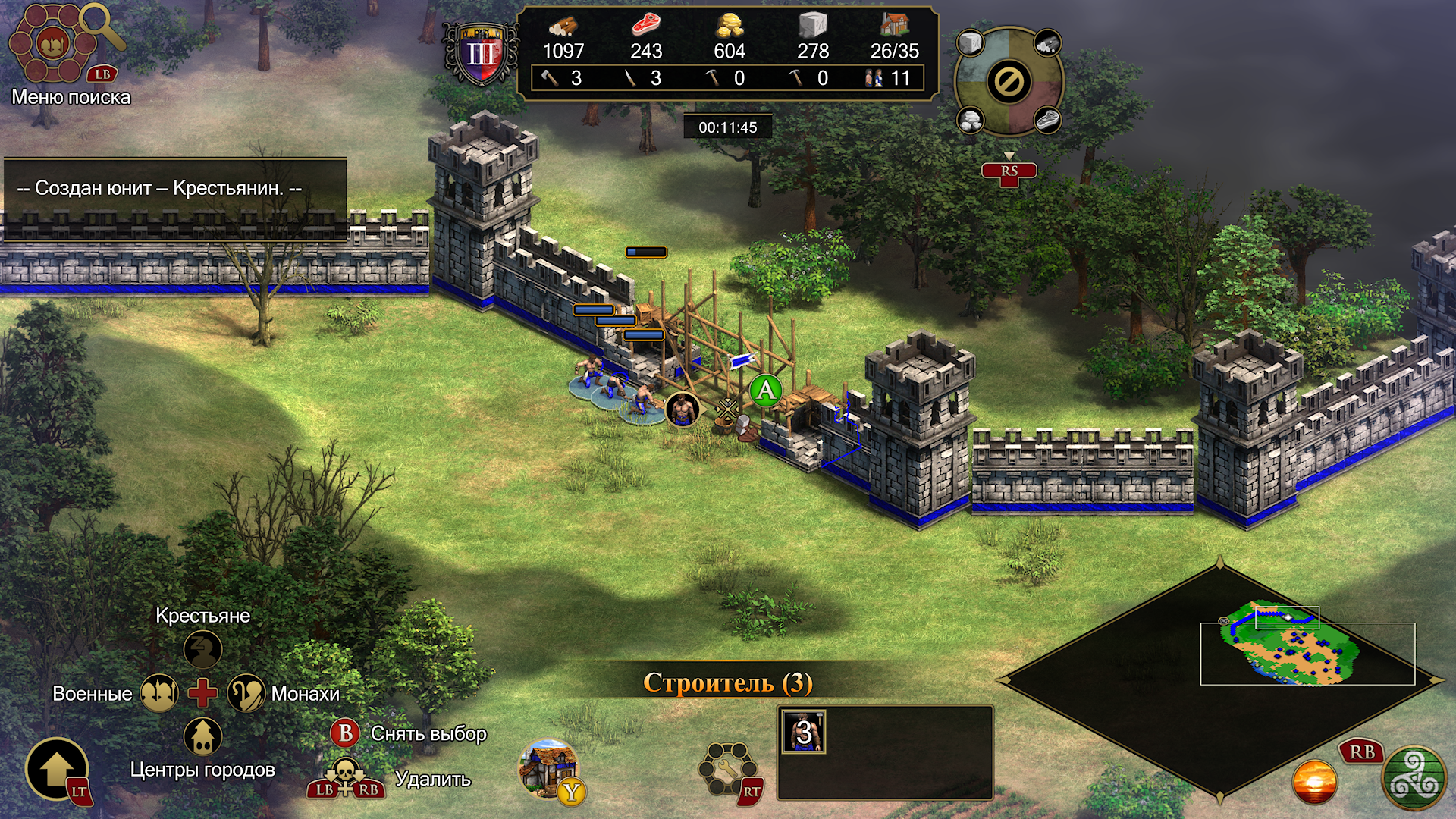
Task: Activate the gold up-arrow button
Action: (x=56, y=769)
